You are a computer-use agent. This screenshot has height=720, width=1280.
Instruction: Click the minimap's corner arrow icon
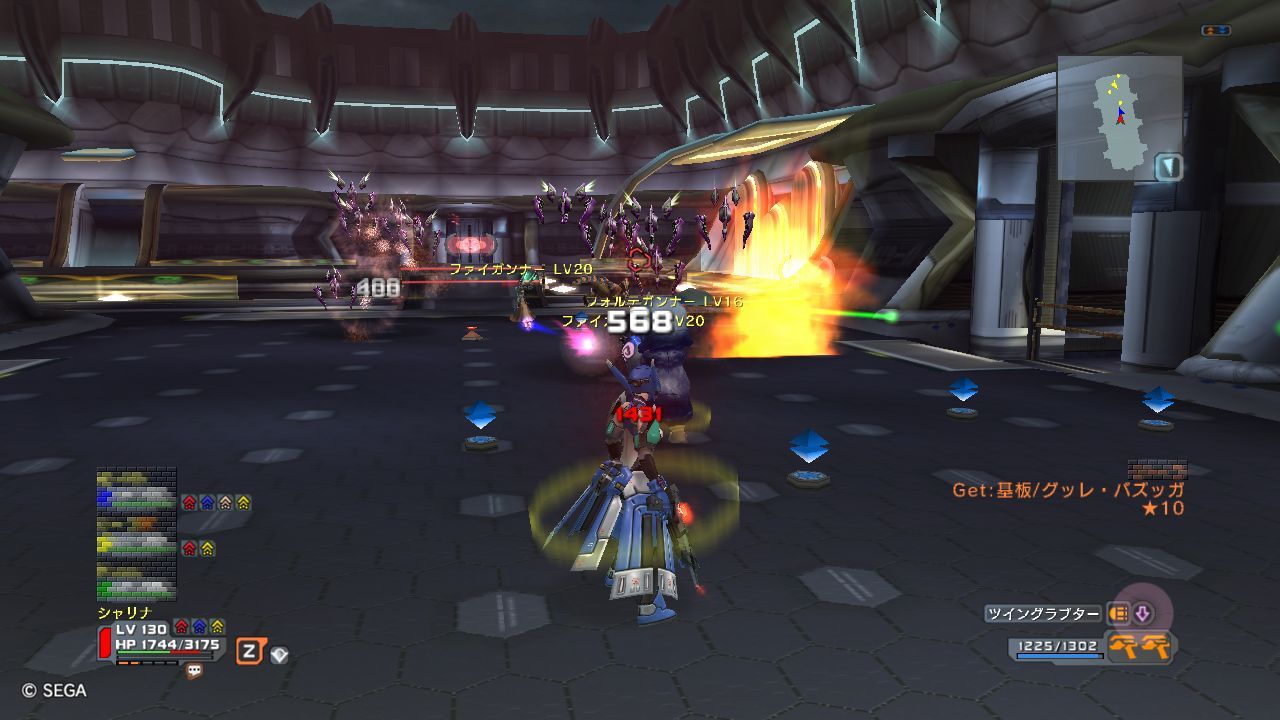[1168, 166]
